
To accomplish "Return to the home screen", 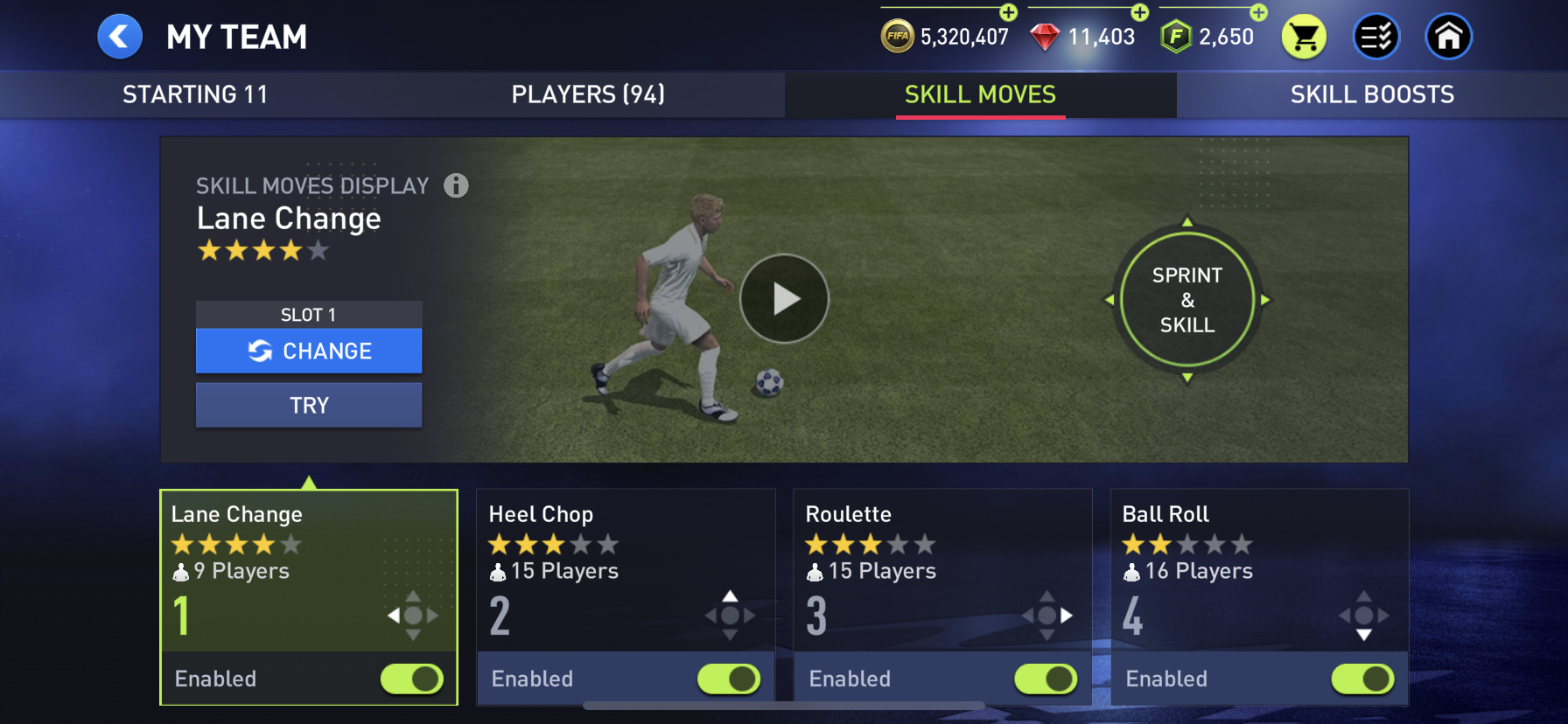I will coord(1449,38).
